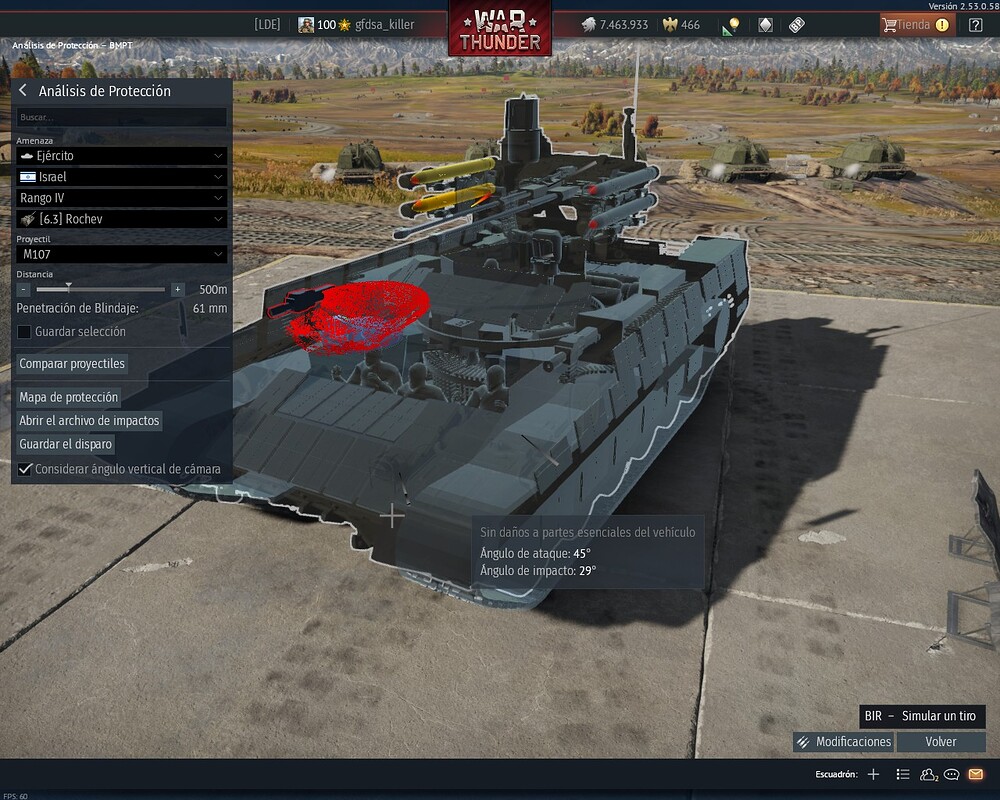The width and height of the screenshot is (1000, 800).
Task: Untick Considerar ángulo vertical de cámara
Action: [x=25, y=469]
